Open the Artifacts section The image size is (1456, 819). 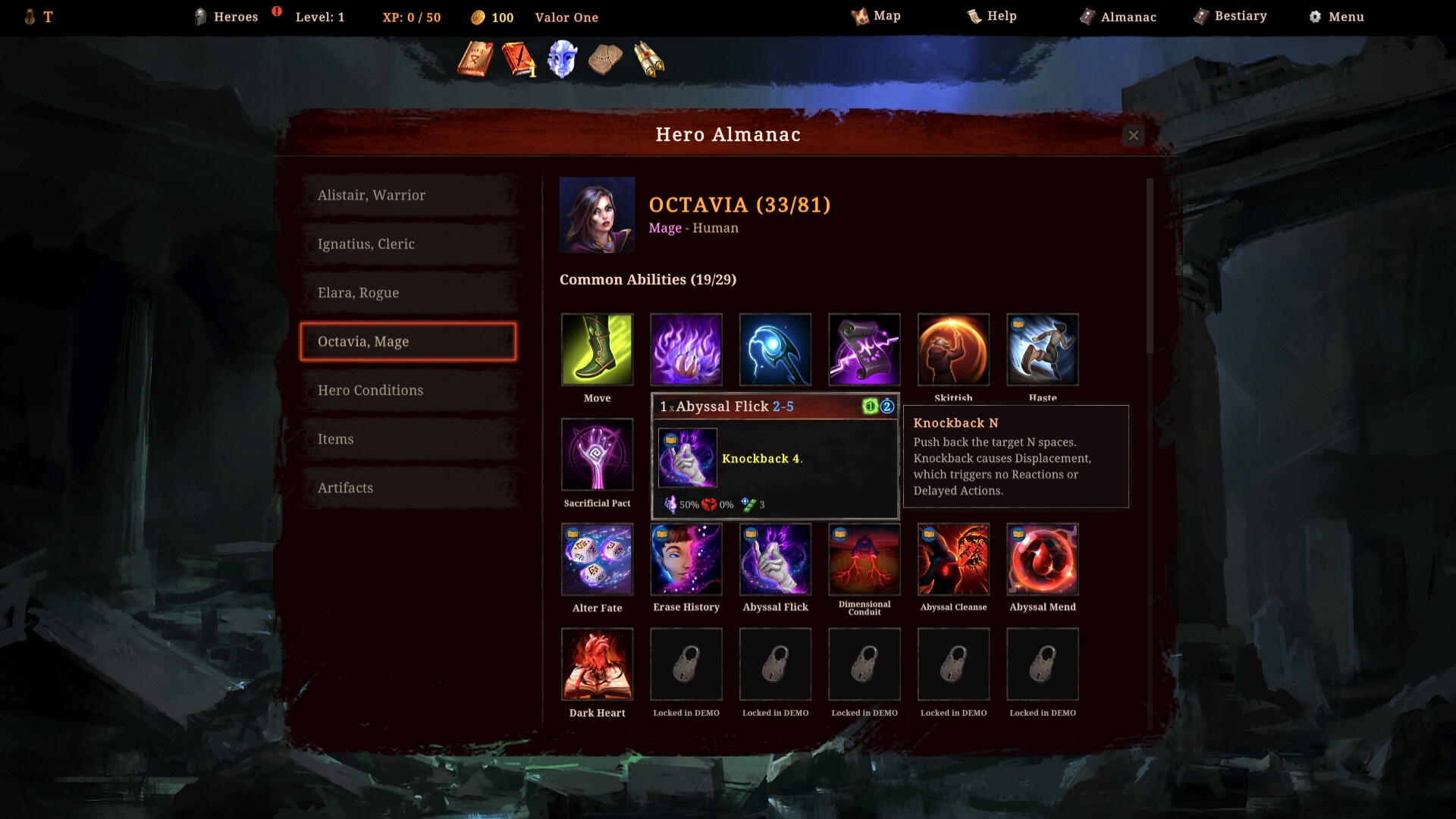tap(408, 488)
